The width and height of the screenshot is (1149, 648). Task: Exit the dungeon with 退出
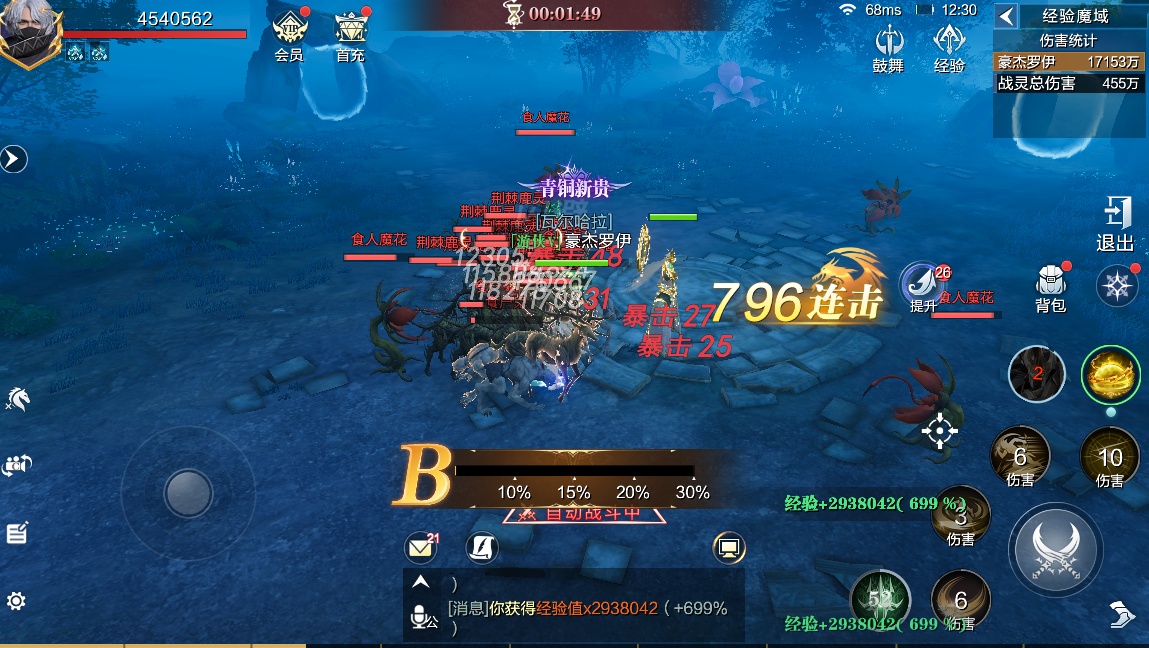[1115, 224]
